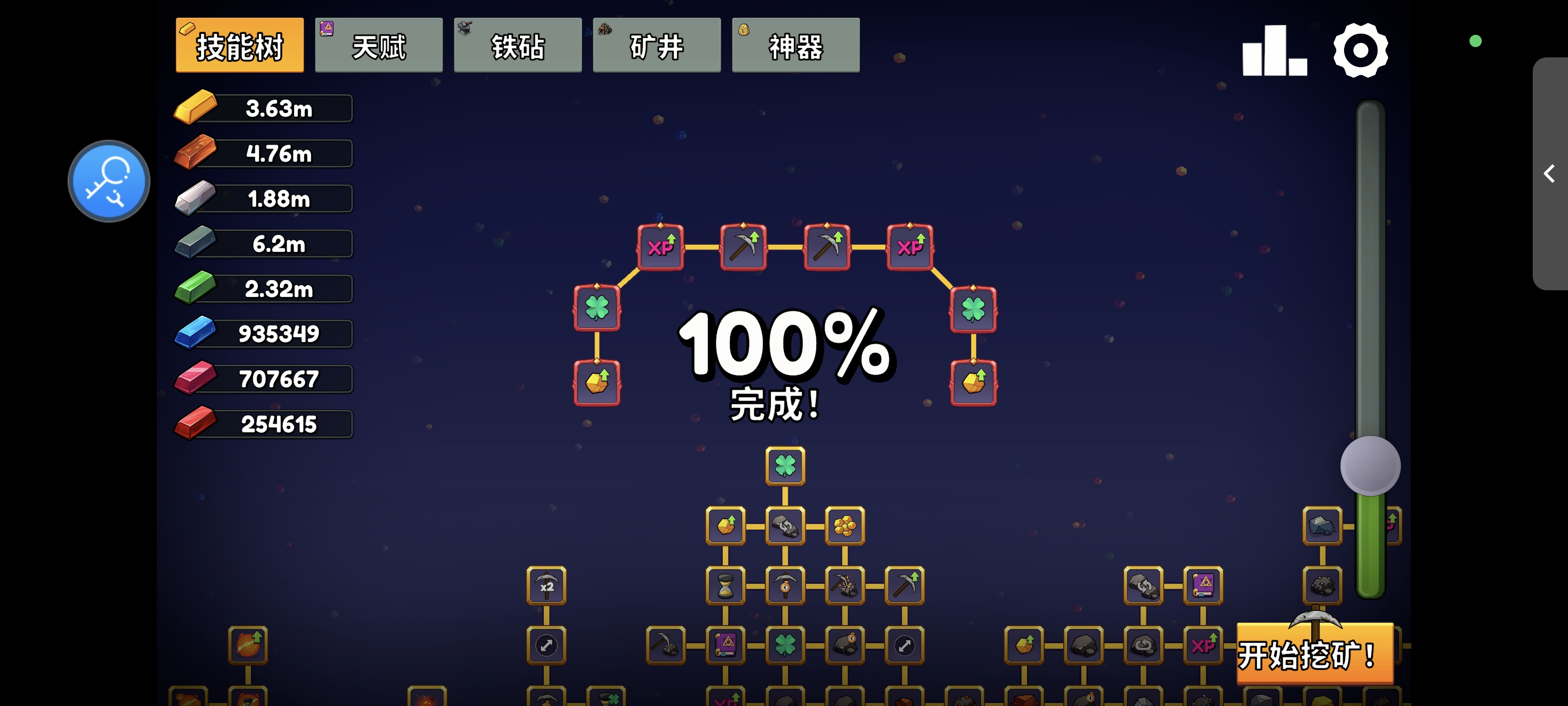Viewport: 1568px width, 706px height.
Task: Show the 神器 tab
Action: pyautogui.click(x=795, y=46)
